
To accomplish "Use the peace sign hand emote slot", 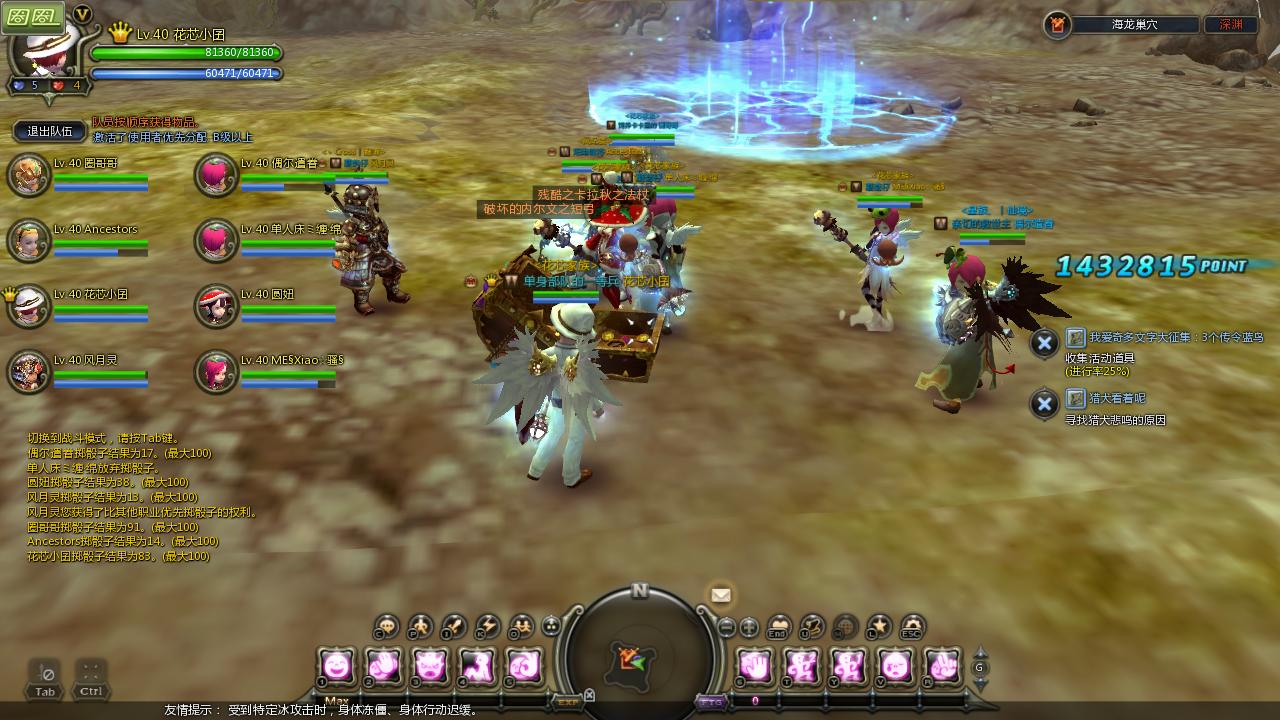I will tap(942, 665).
